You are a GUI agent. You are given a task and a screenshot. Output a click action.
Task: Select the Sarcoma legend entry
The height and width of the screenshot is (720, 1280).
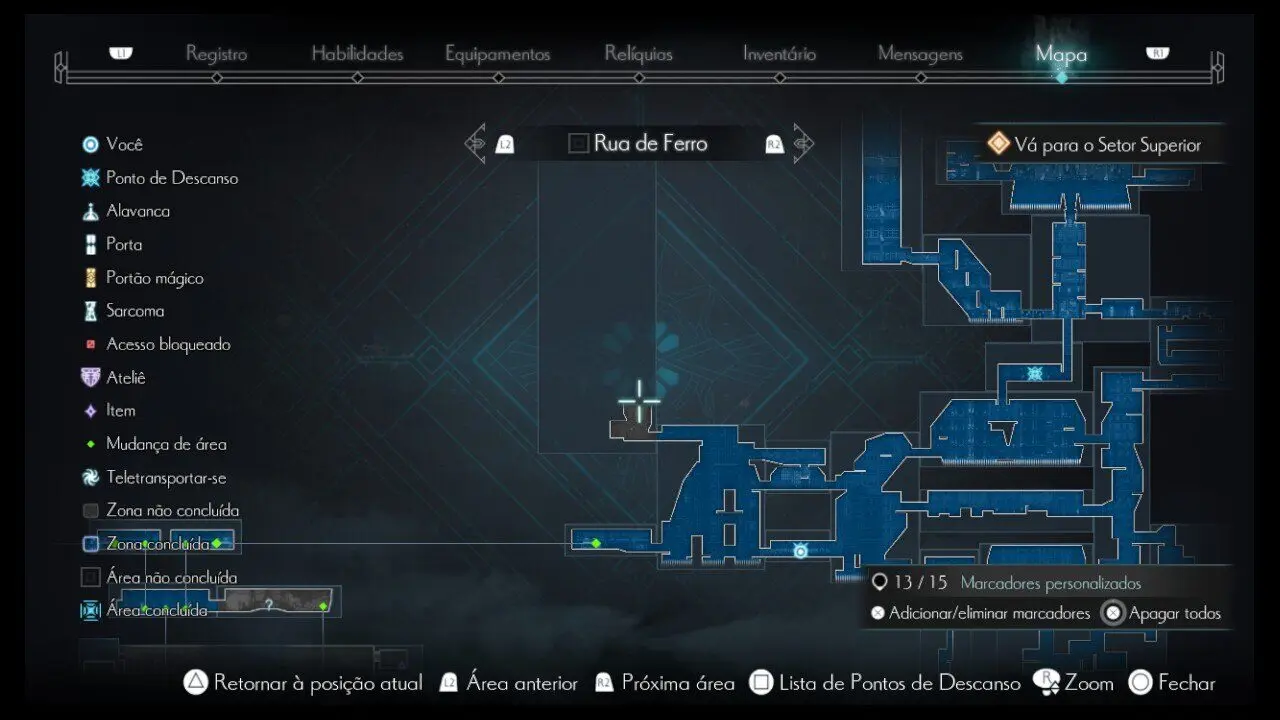tap(134, 311)
